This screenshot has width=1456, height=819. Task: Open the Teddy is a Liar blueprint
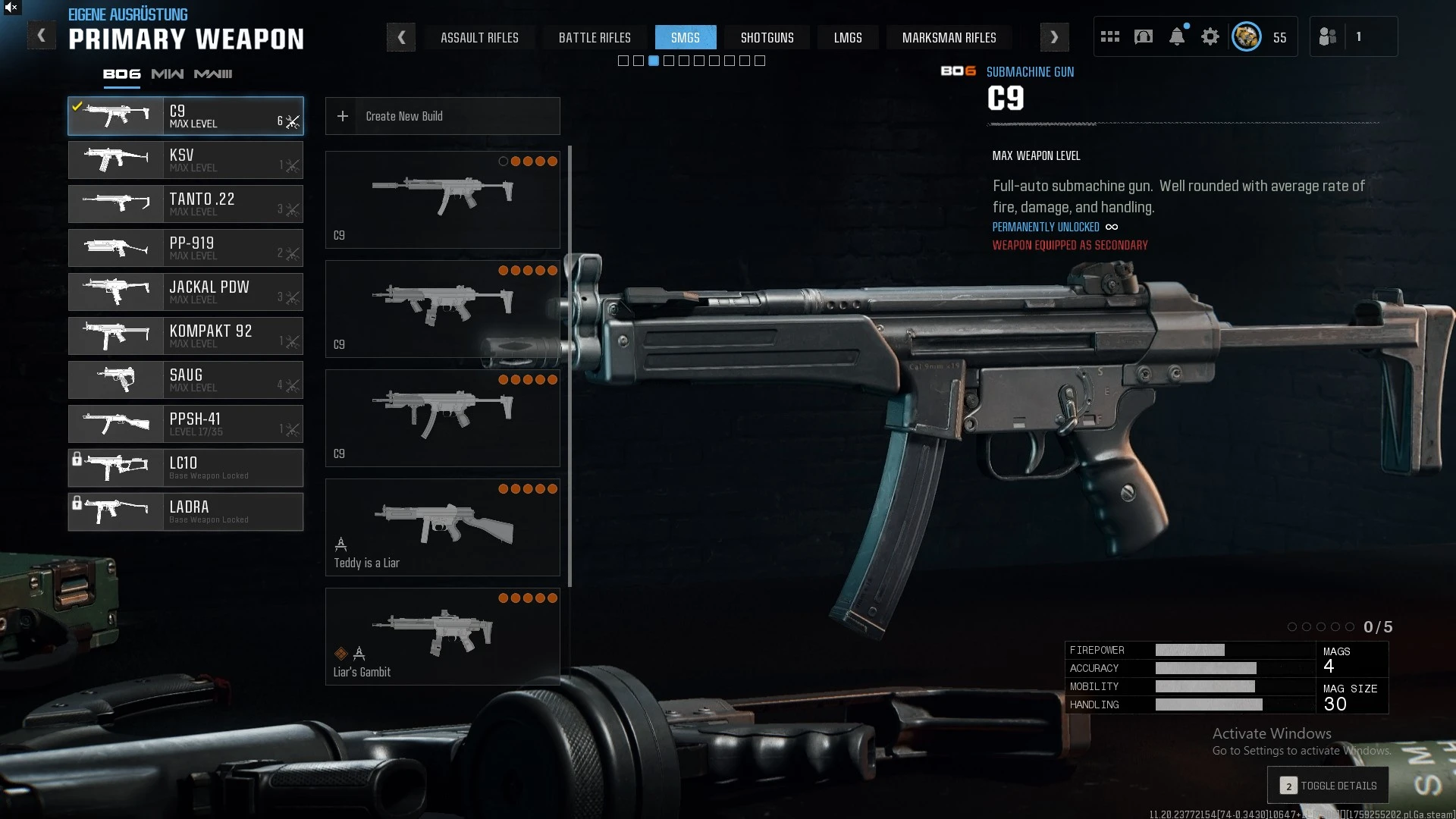[x=442, y=527]
